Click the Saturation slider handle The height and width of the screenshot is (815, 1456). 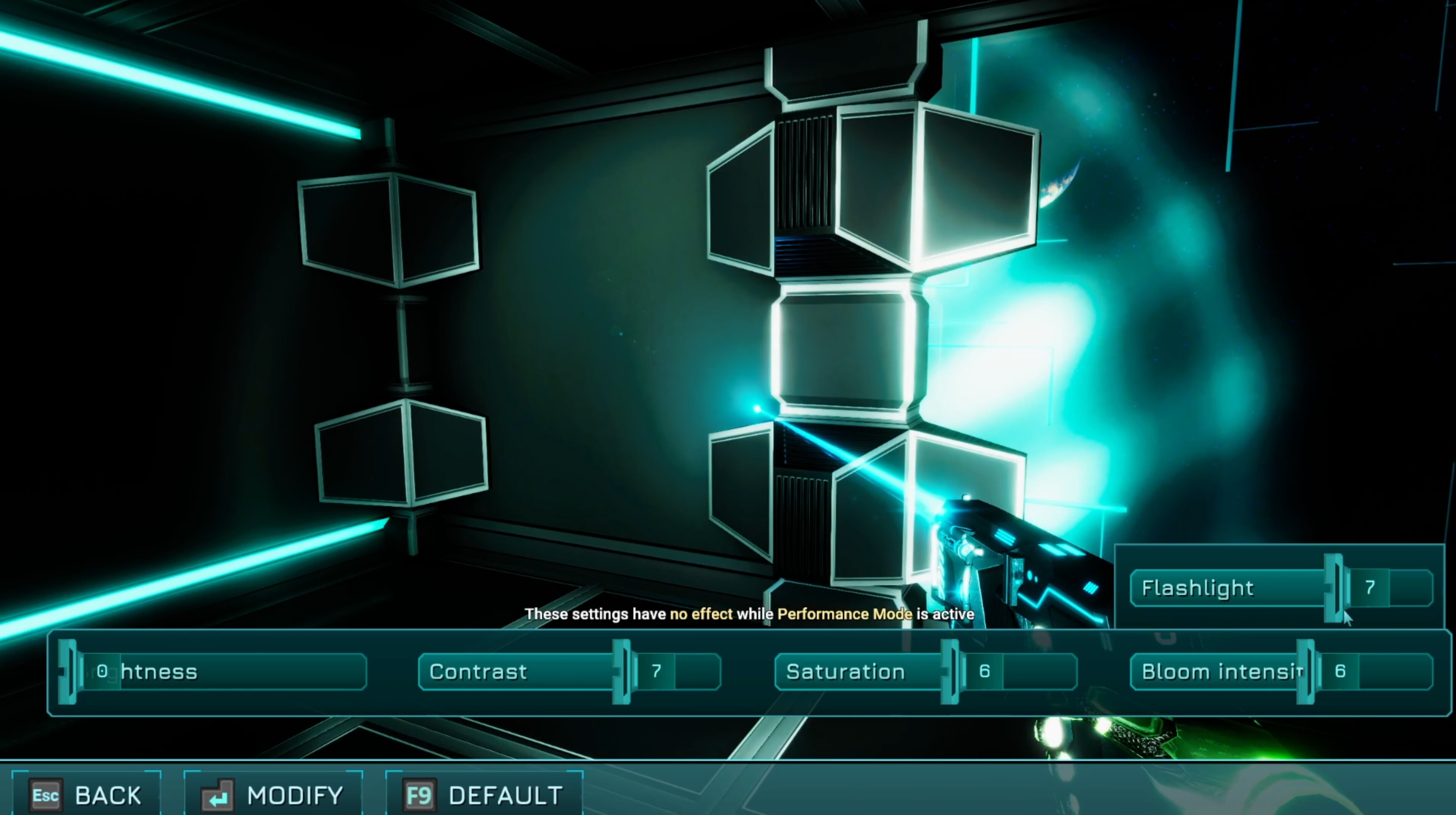(950, 672)
